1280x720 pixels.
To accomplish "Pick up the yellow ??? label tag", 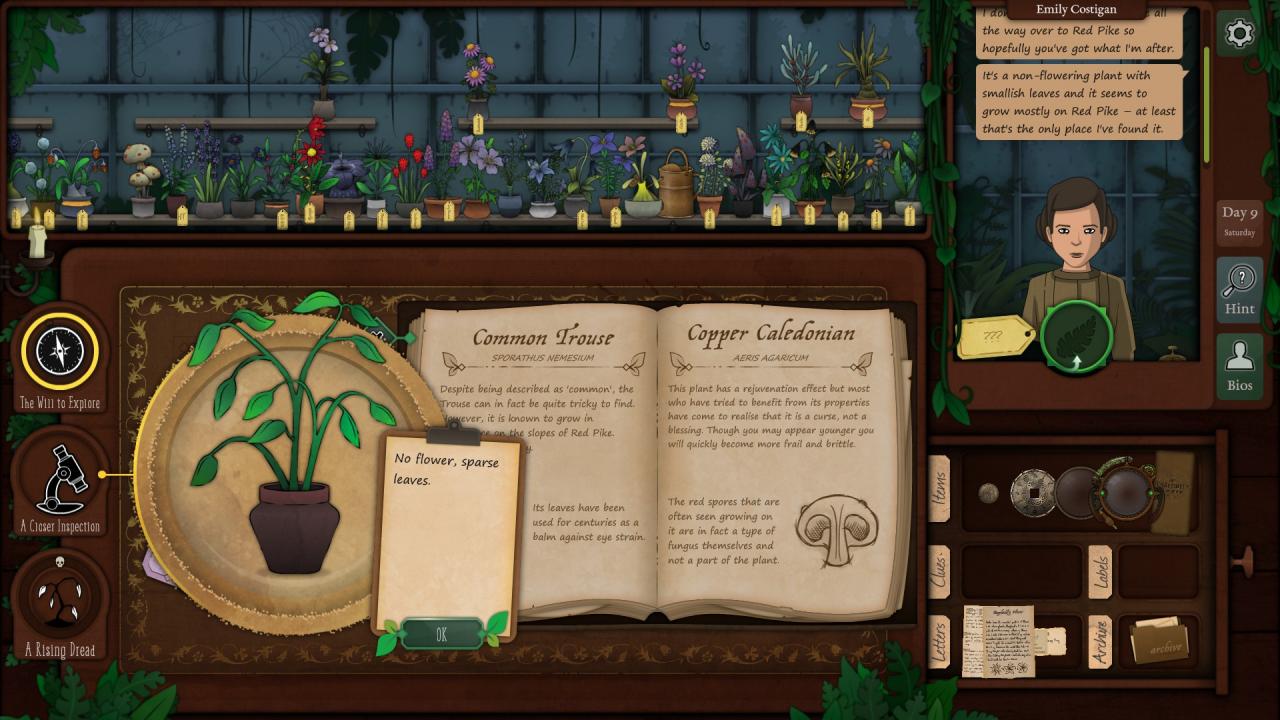I will click(995, 337).
